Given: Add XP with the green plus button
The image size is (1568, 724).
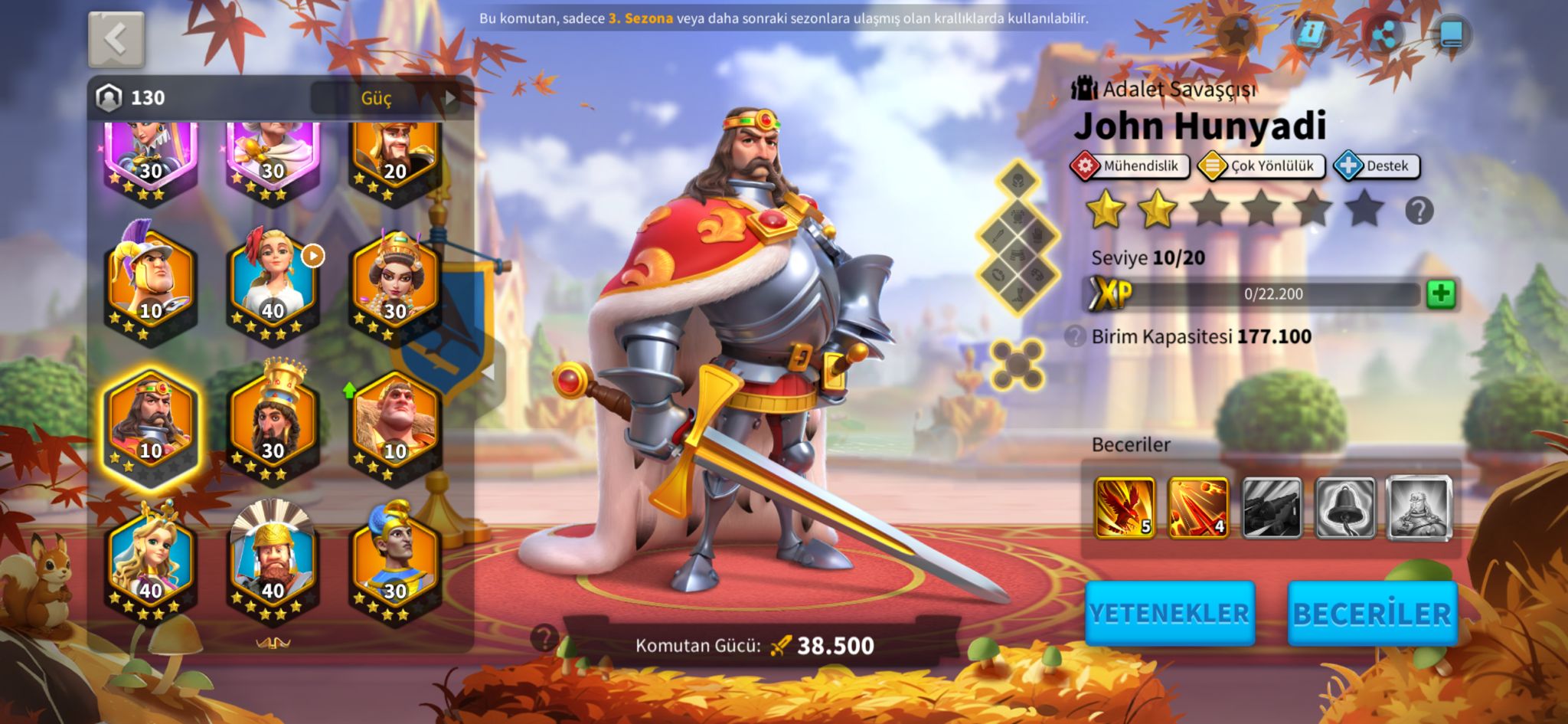Looking at the screenshot, I should click(1440, 294).
